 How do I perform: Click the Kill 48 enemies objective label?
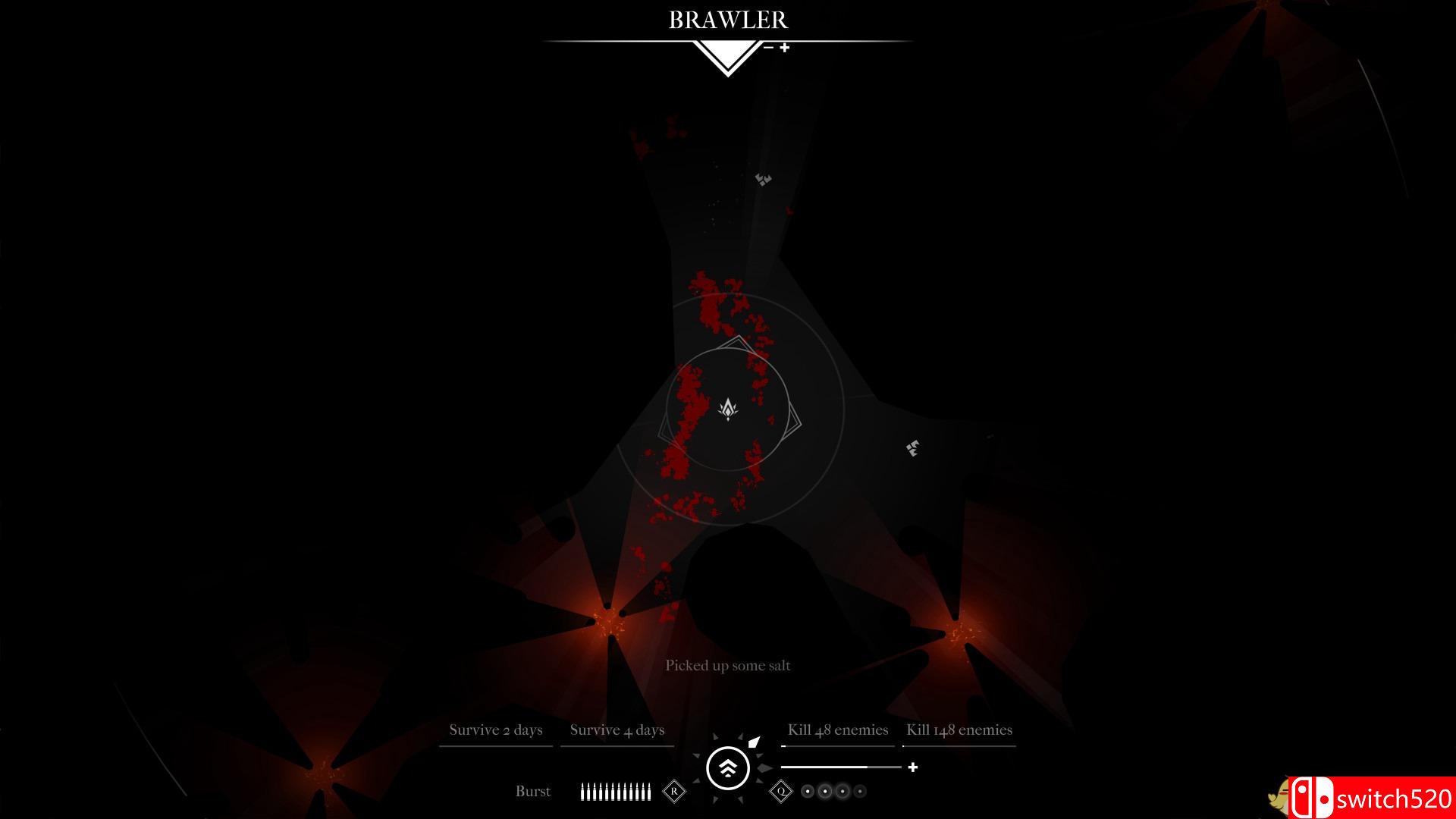click(x=838, y=730)
